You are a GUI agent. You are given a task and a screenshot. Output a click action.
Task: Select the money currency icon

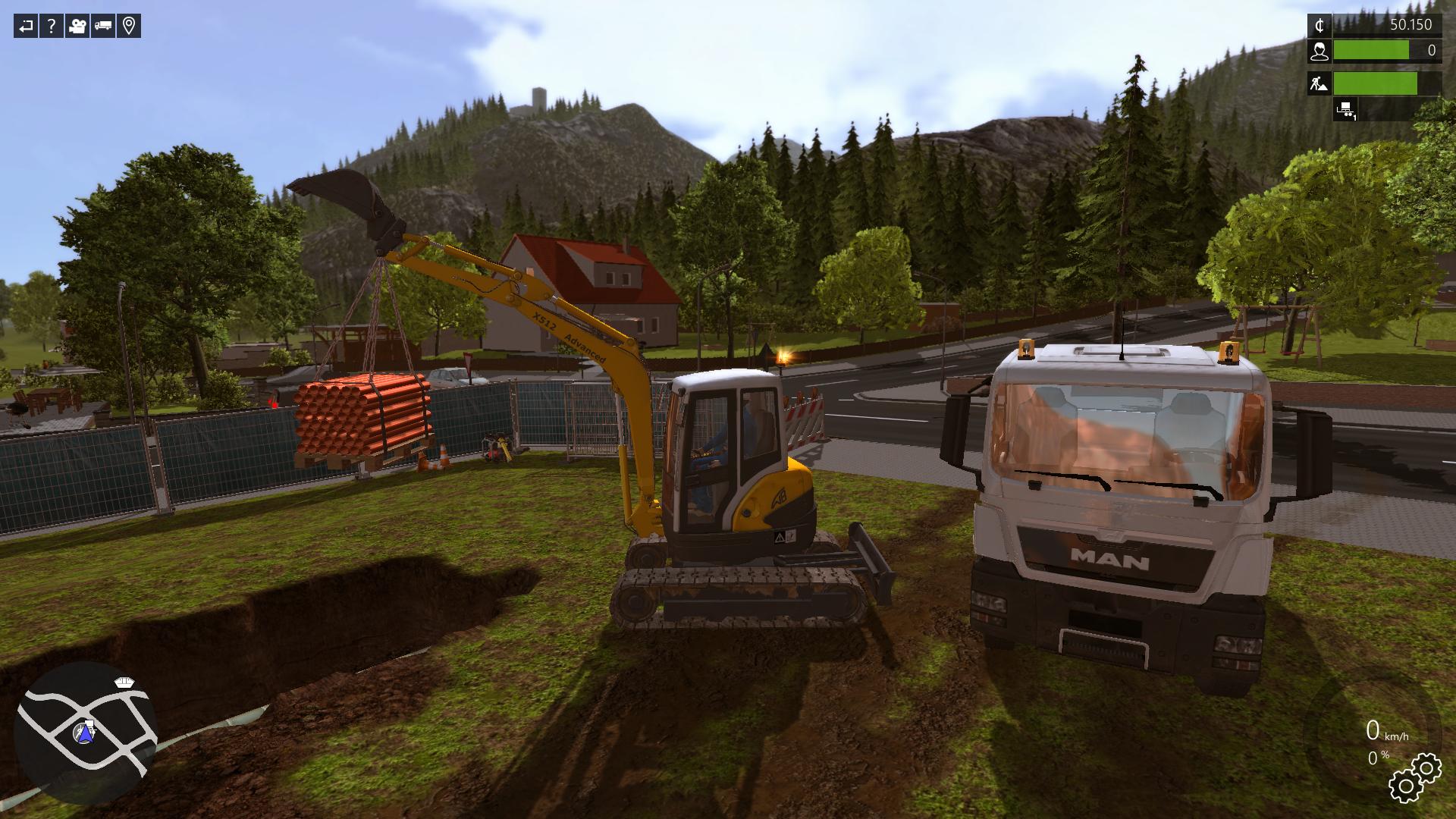pyautogui.click(x=1319, y=25)
